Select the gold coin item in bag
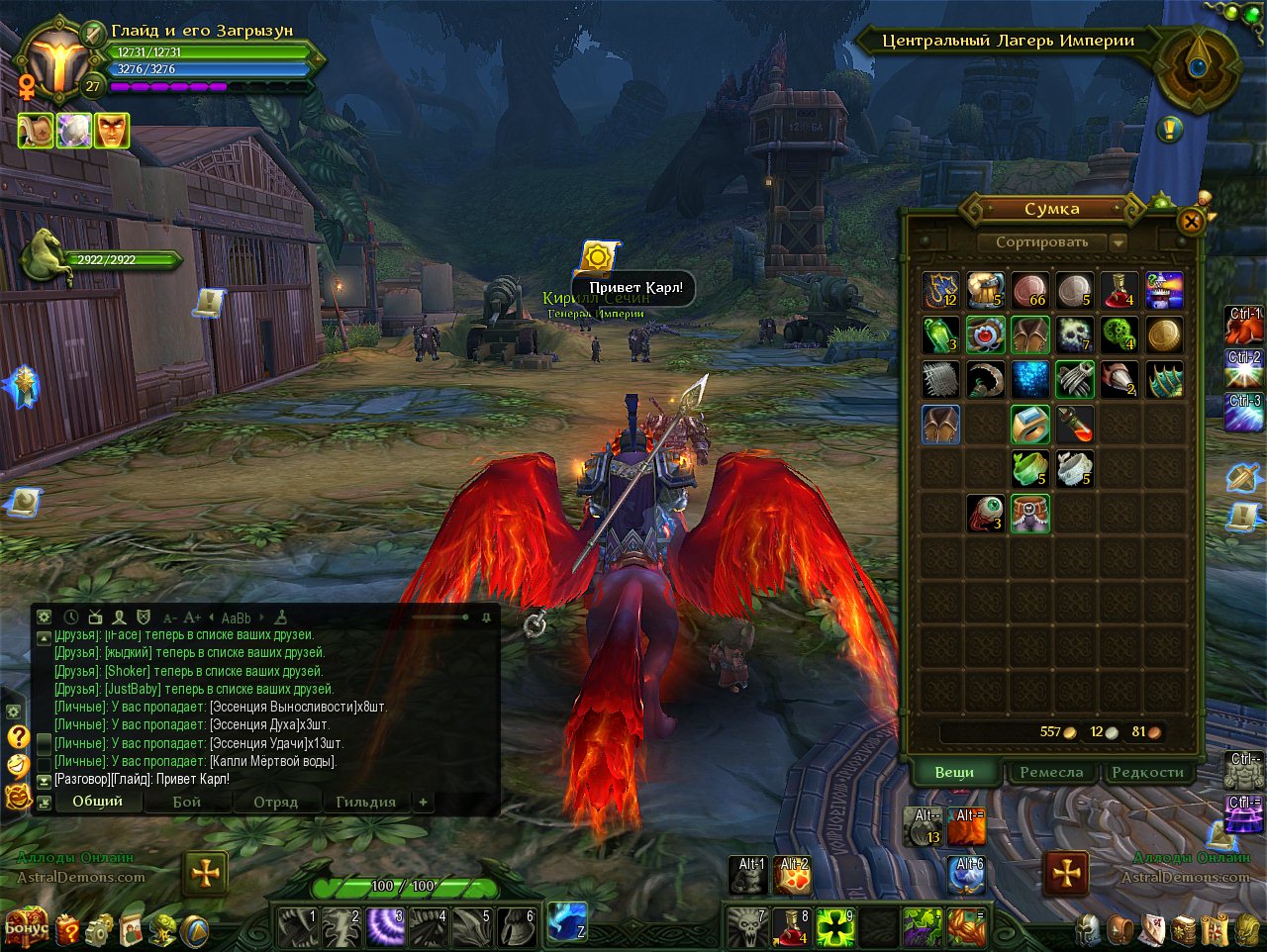Viewport: 1267px width, 952px height. click(x=1165, y=334)
